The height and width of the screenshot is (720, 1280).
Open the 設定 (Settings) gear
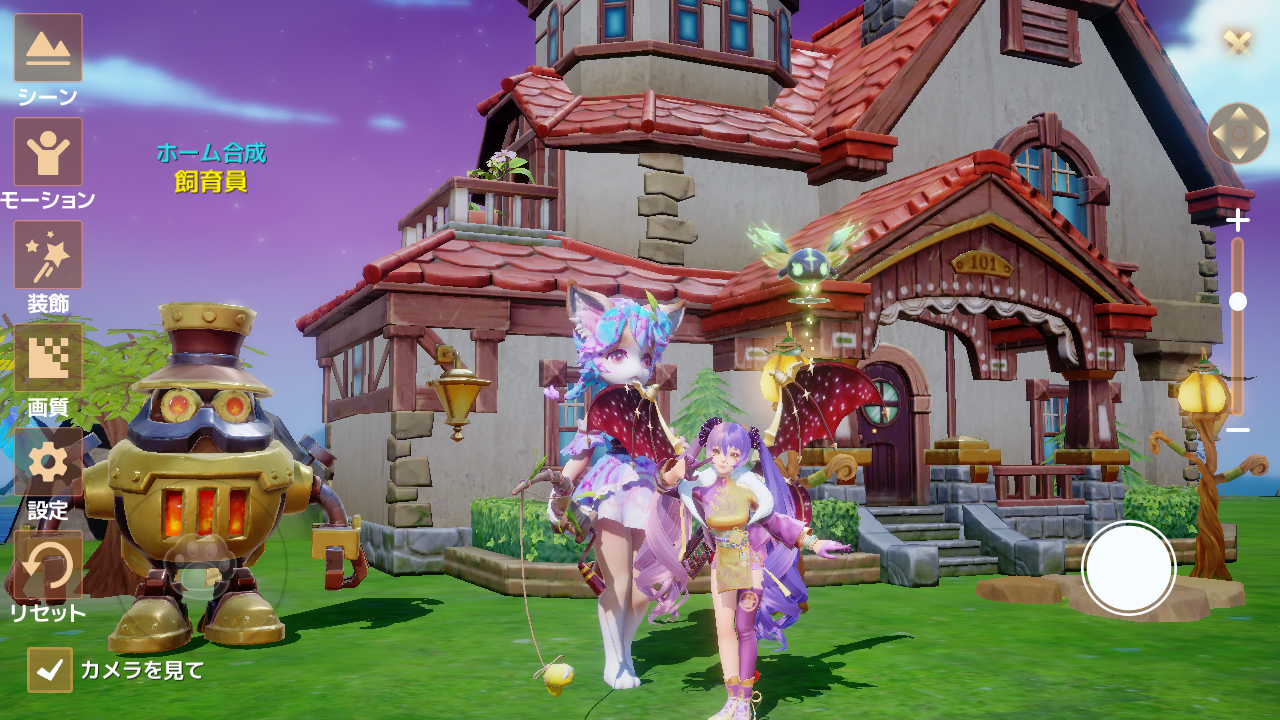48,460
